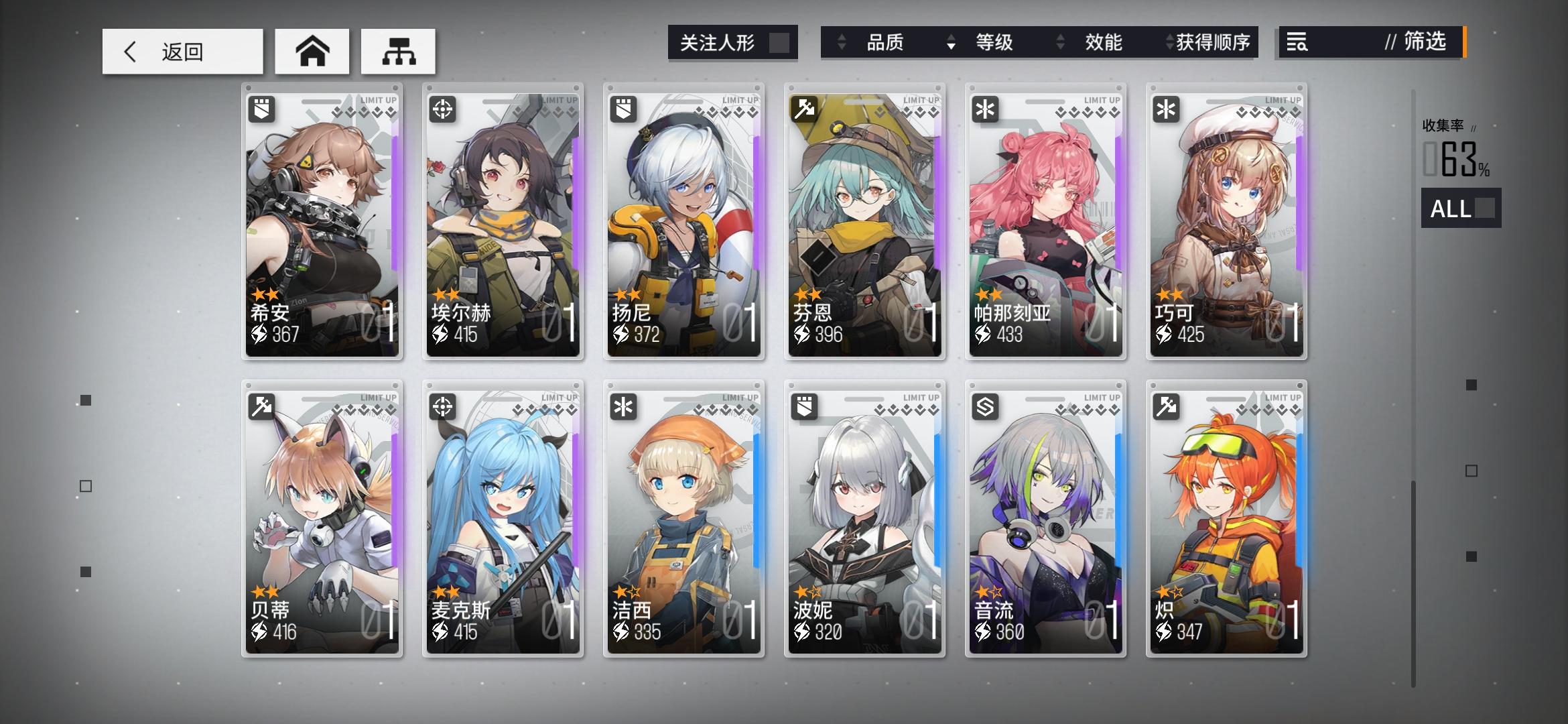Click the crosshair class icon on 埃尔赫's card
This screenshot has width=1568, height=724.
point(442,109)
